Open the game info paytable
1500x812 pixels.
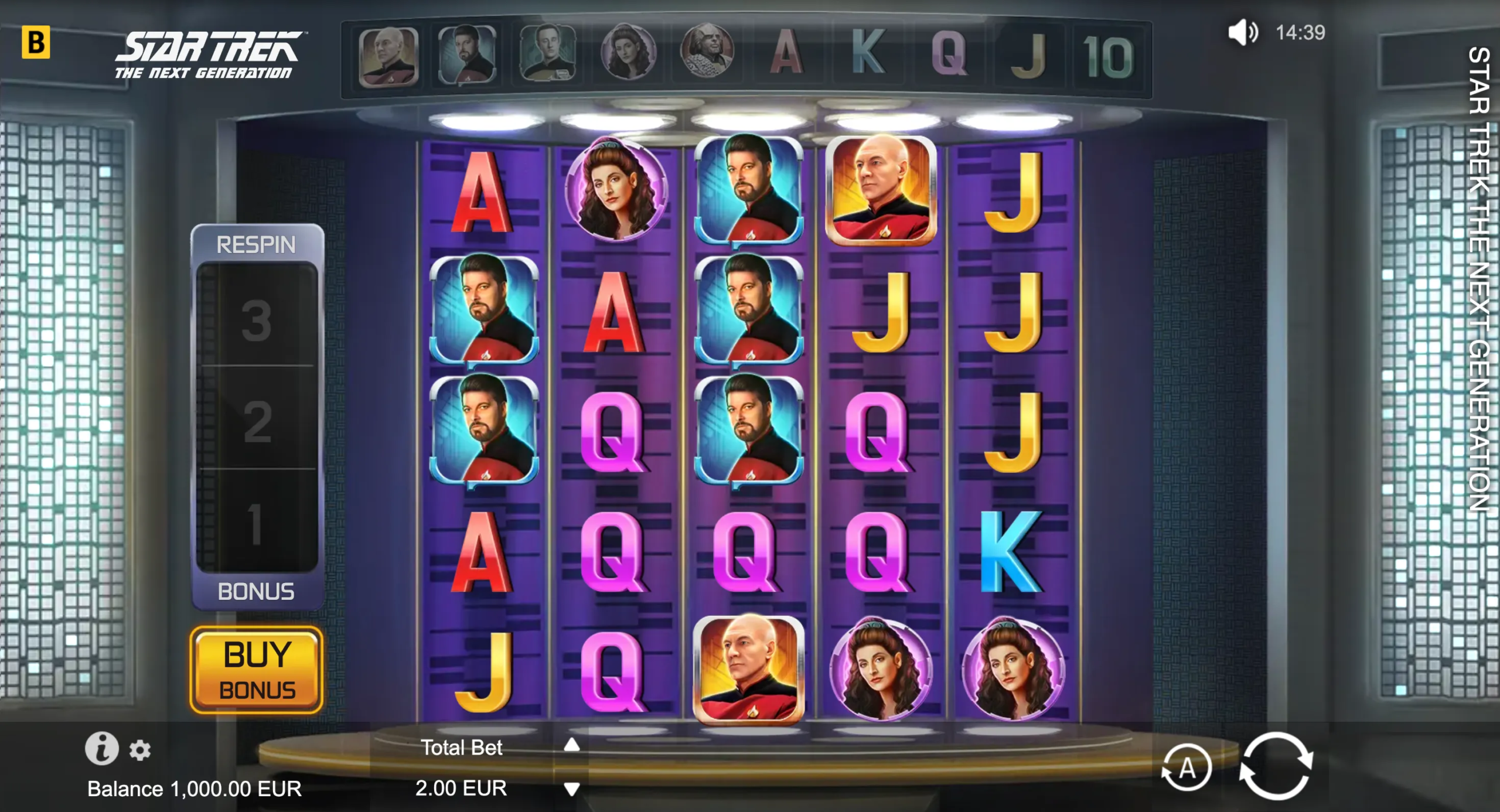click(x=101, y=749)
